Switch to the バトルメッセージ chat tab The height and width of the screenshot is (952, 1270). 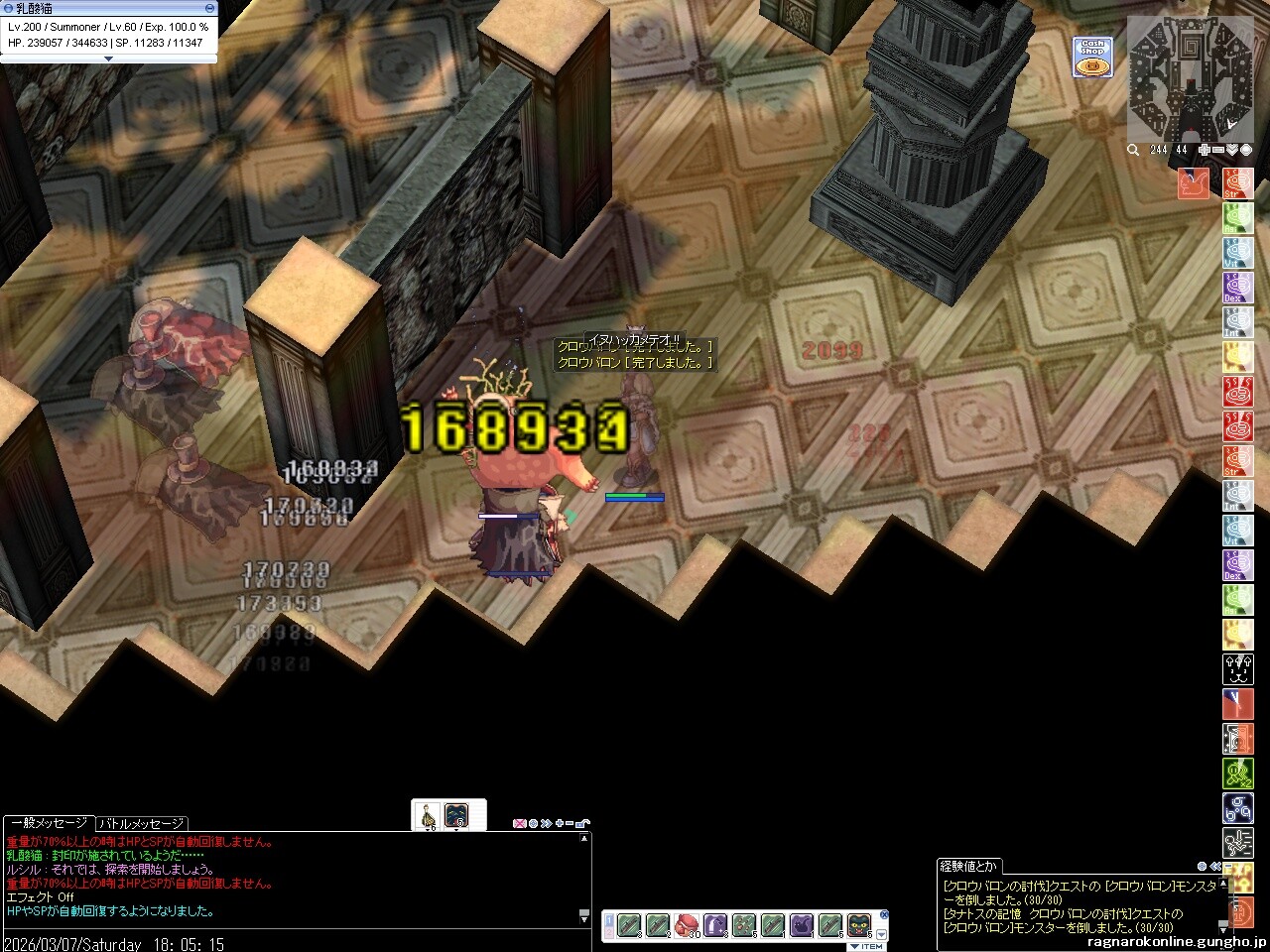[141, 823]
